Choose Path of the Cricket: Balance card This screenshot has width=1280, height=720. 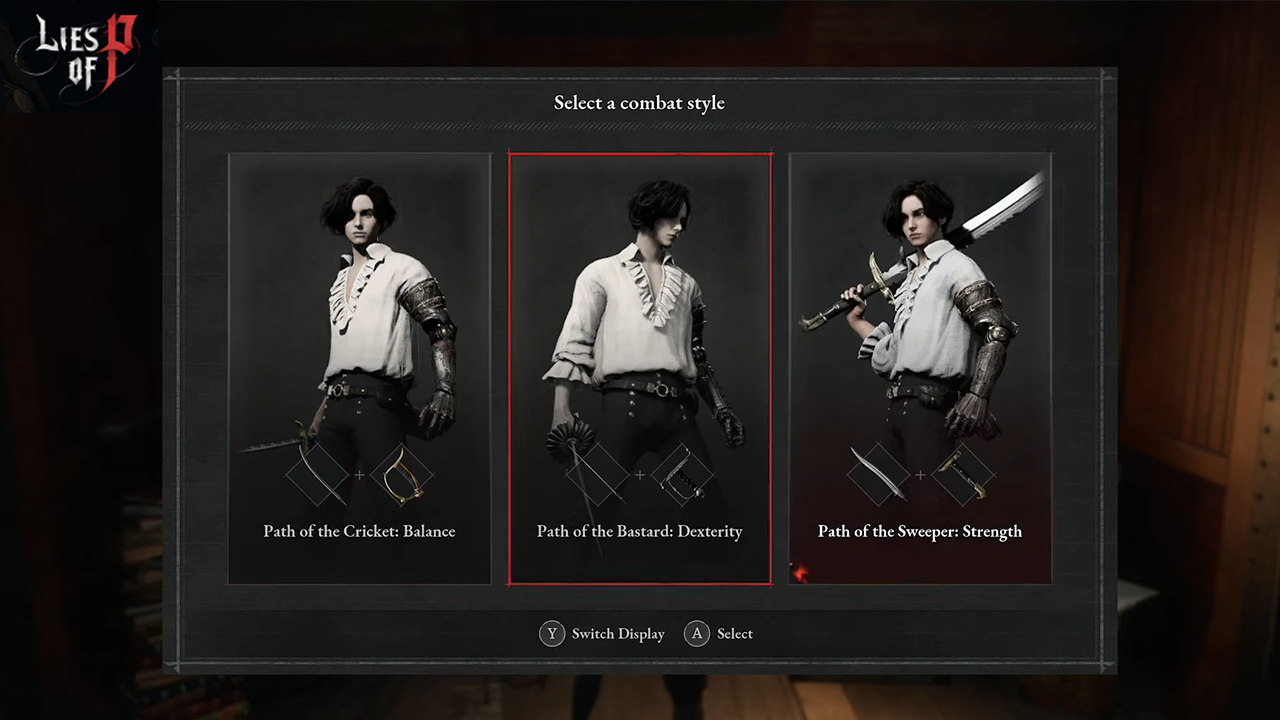point(359,368)
